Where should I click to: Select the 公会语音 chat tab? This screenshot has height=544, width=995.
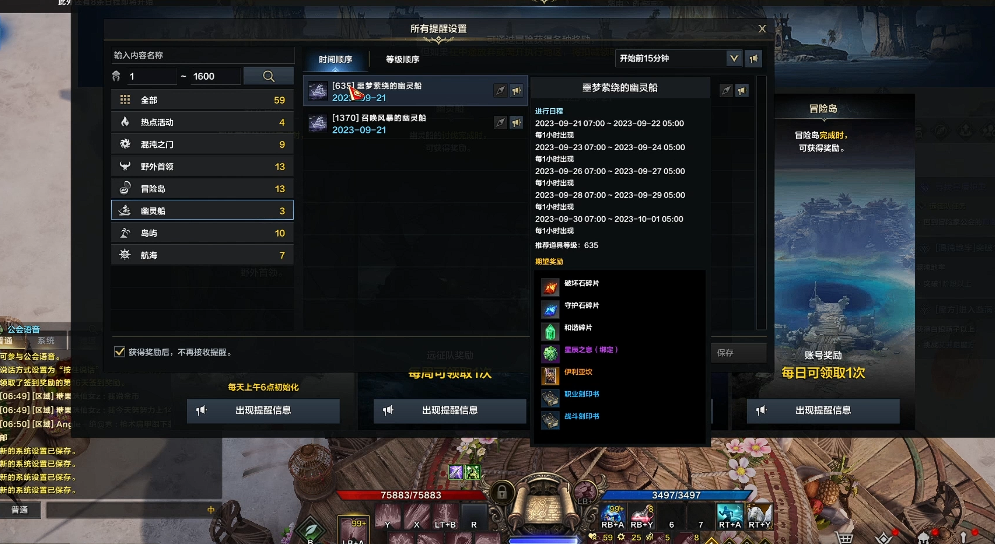(29, 327)
